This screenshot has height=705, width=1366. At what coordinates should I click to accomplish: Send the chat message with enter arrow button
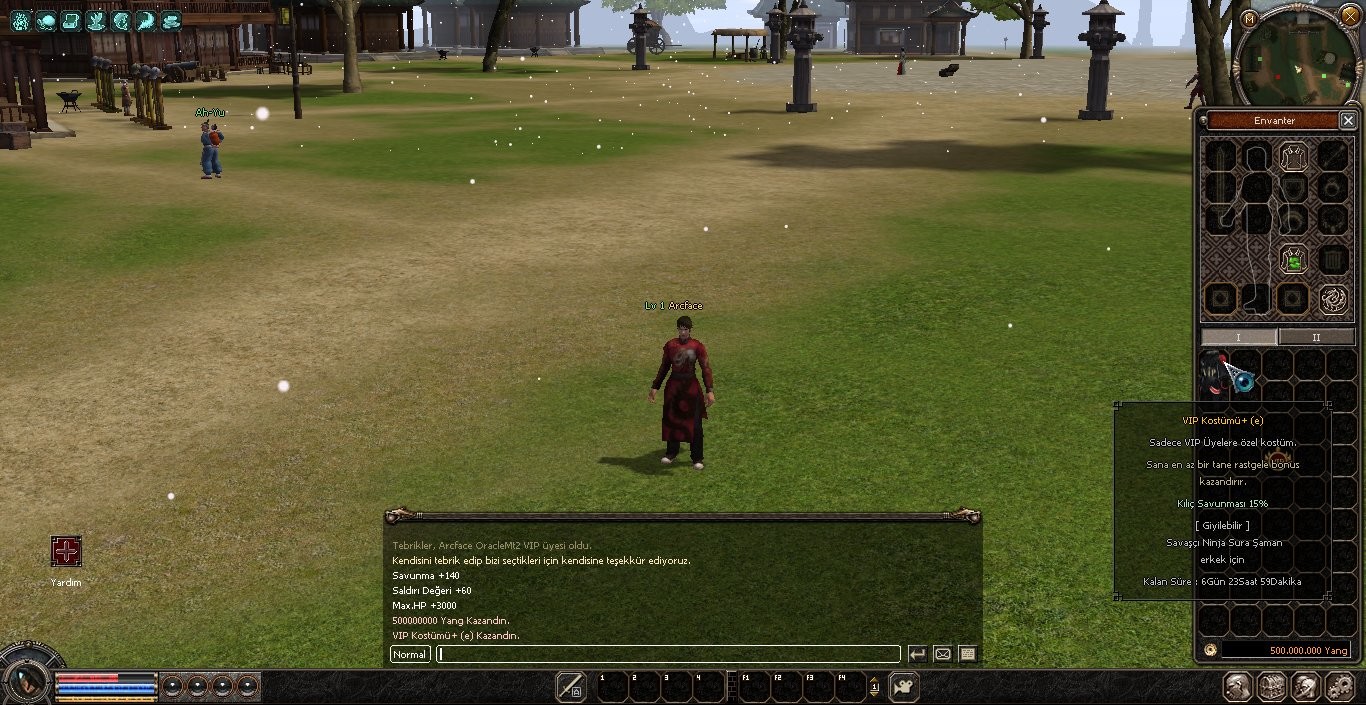917,654
